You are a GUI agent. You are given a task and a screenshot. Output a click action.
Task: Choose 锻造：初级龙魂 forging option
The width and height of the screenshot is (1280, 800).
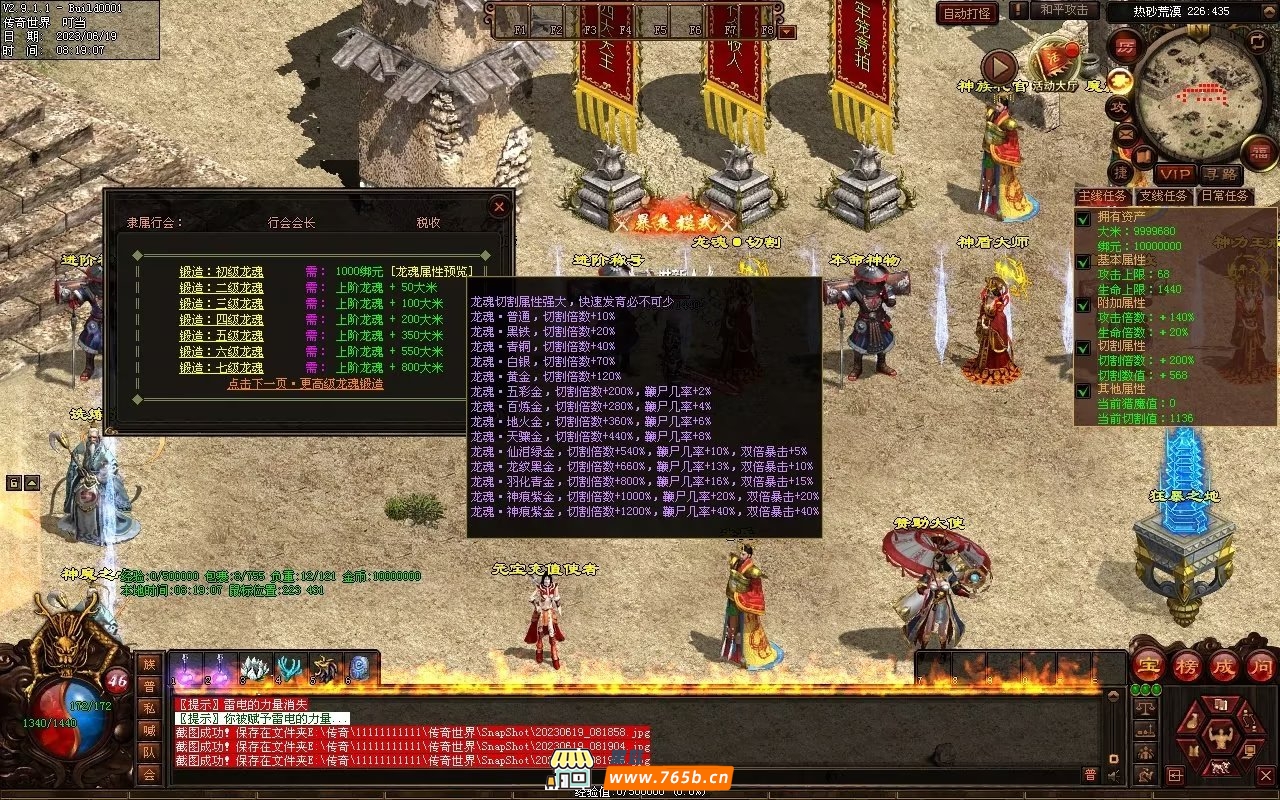tap(221, 271)
